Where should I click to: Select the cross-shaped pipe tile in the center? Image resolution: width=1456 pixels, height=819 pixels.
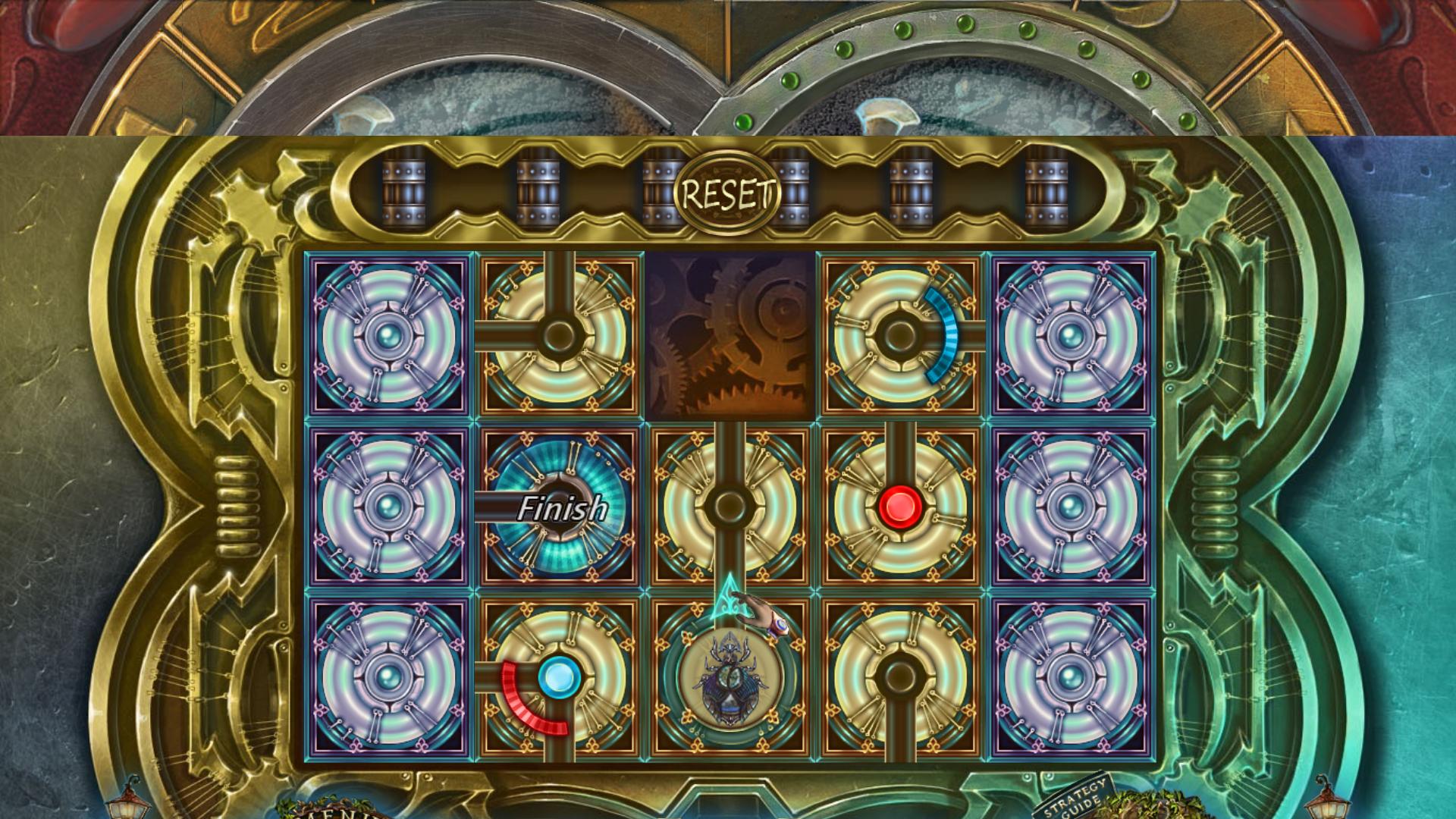[730, 504]
